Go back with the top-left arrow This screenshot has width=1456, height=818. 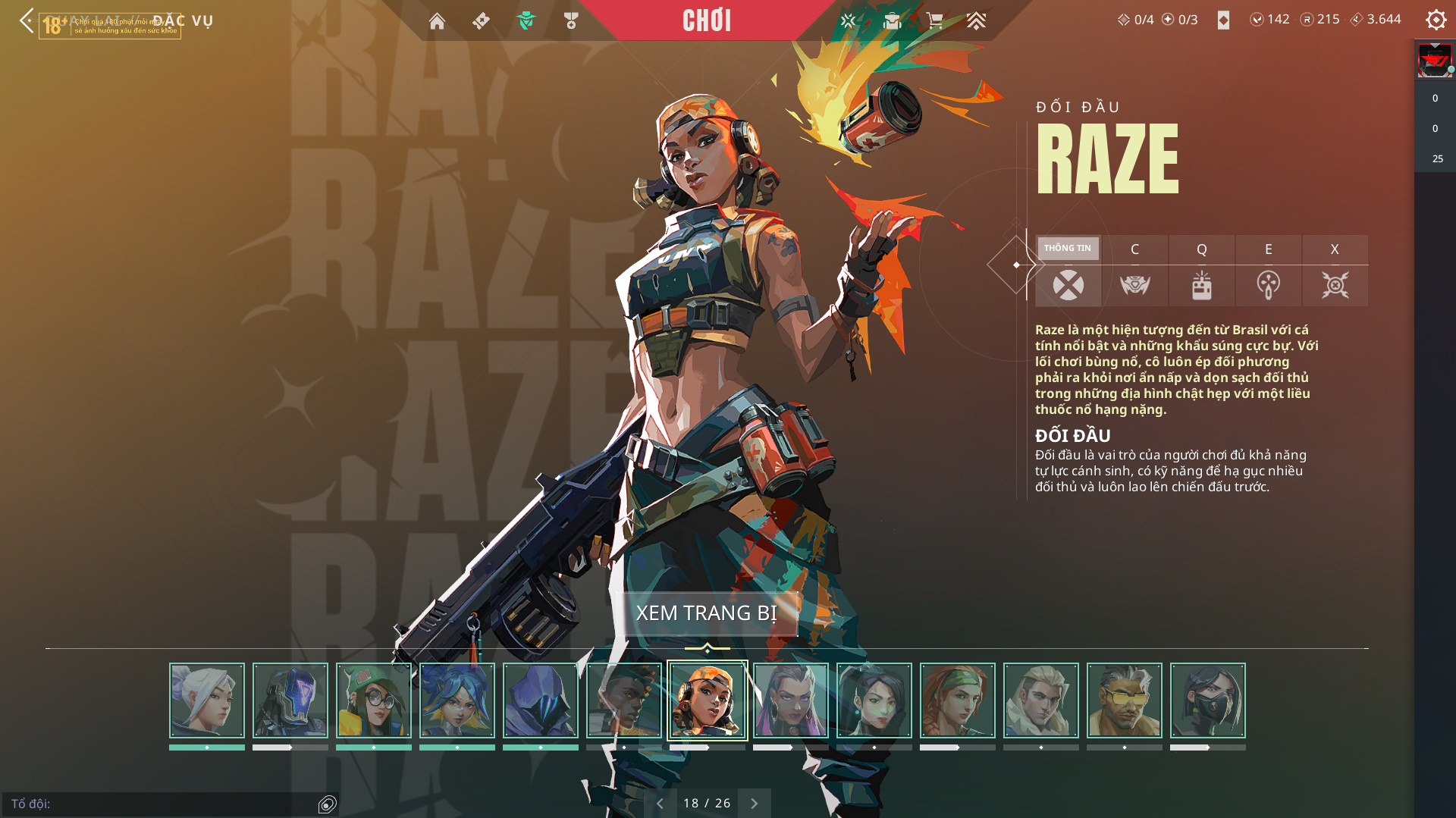click(x=27, y=20)
